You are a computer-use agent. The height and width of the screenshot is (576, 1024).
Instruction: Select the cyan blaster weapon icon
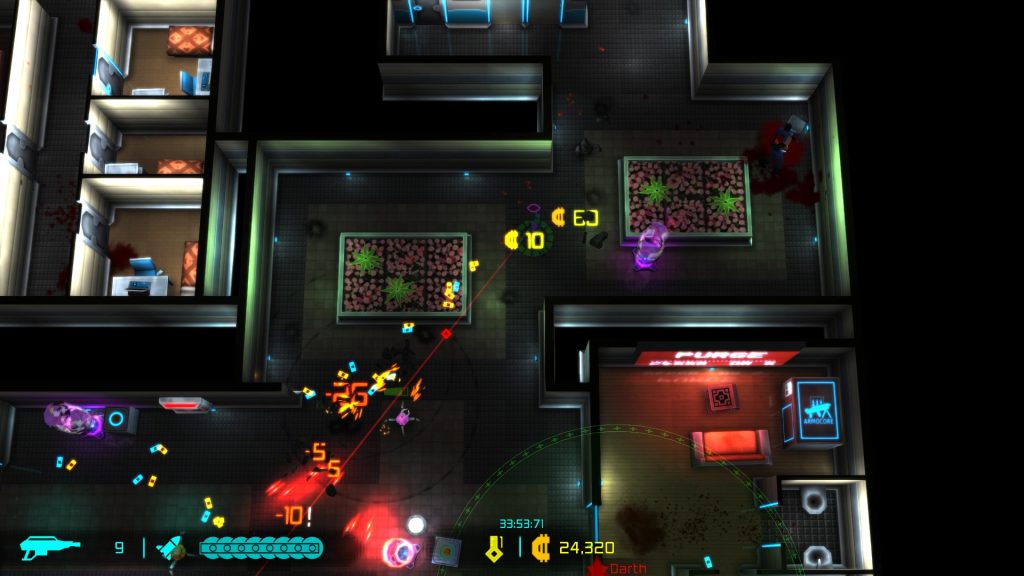[x=51, y=548]
